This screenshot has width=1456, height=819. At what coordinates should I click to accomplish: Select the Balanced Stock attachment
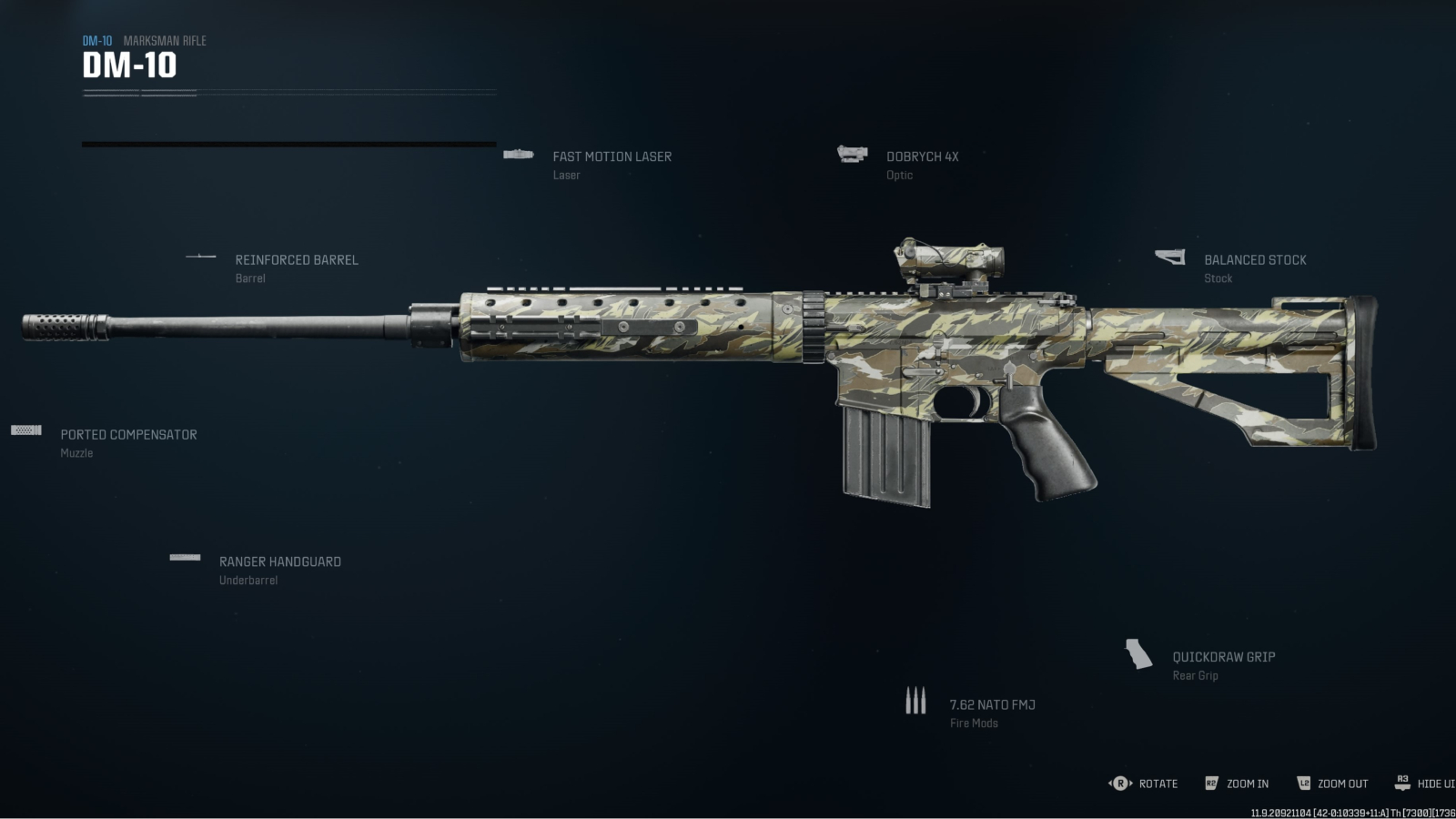(1254, 260)
